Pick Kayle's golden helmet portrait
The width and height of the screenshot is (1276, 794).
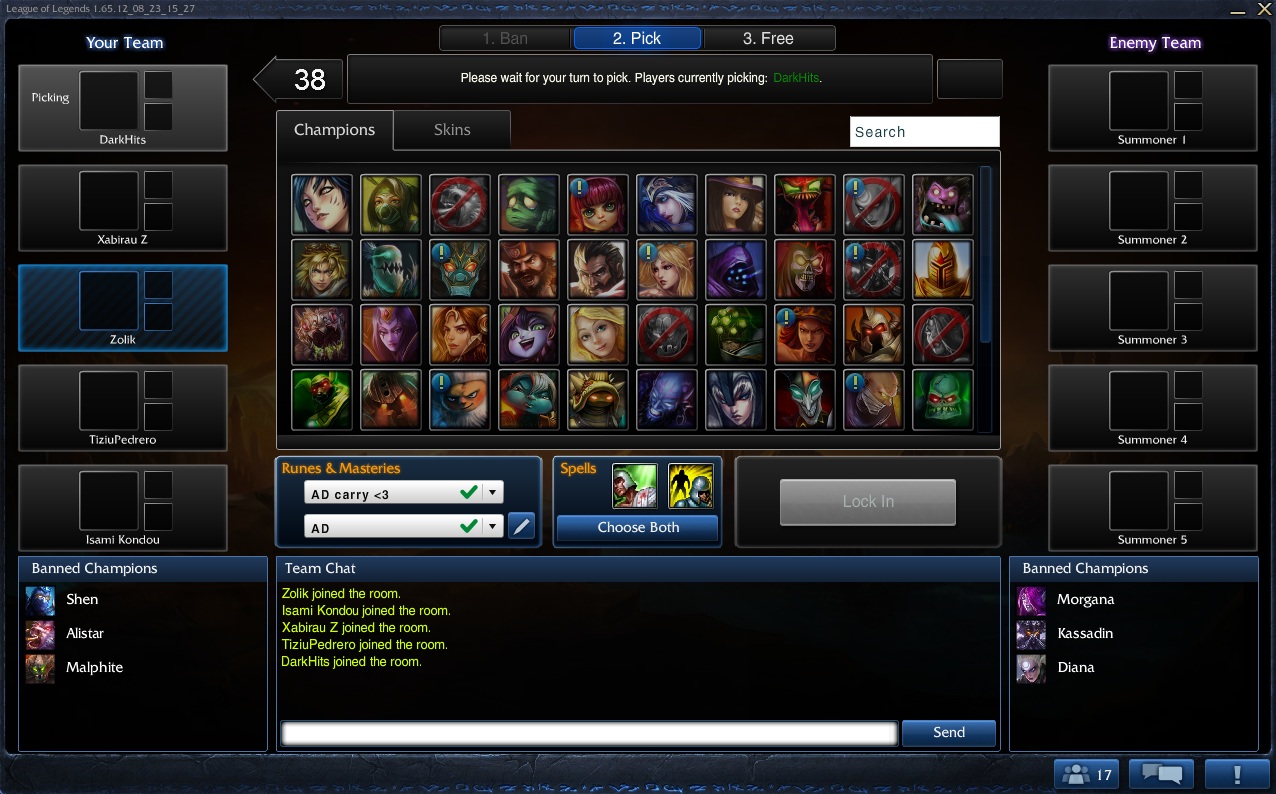(943, 269)
